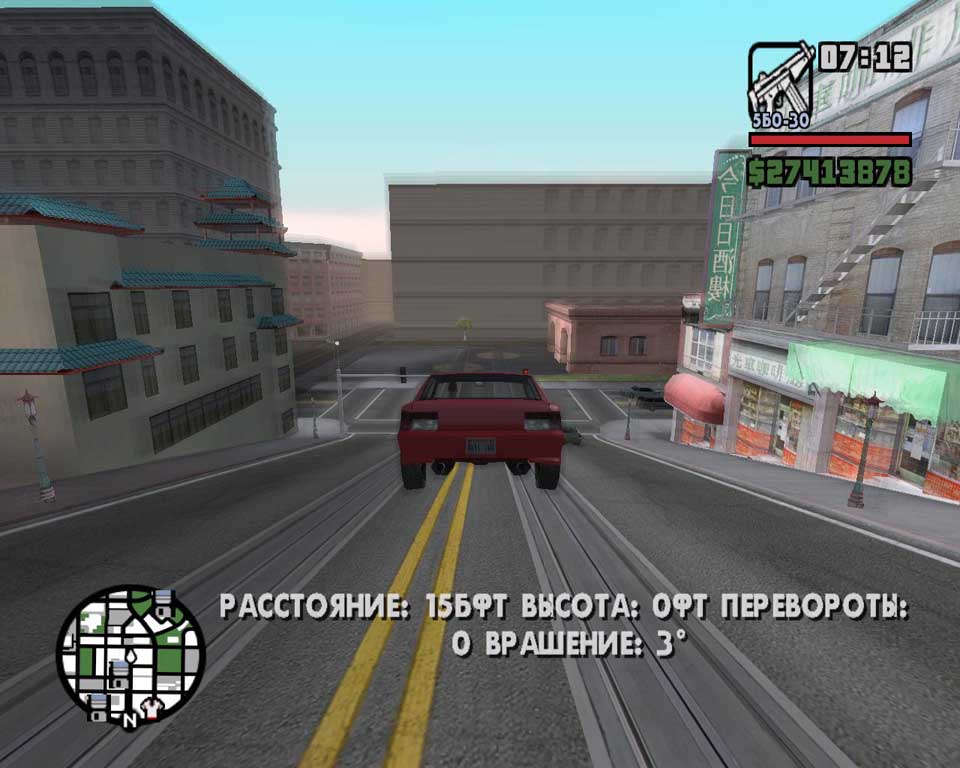This screenshot has width=960, height=768.
Task: Click the clothing shop shirt blip on radar
Action: pos(151,706)
